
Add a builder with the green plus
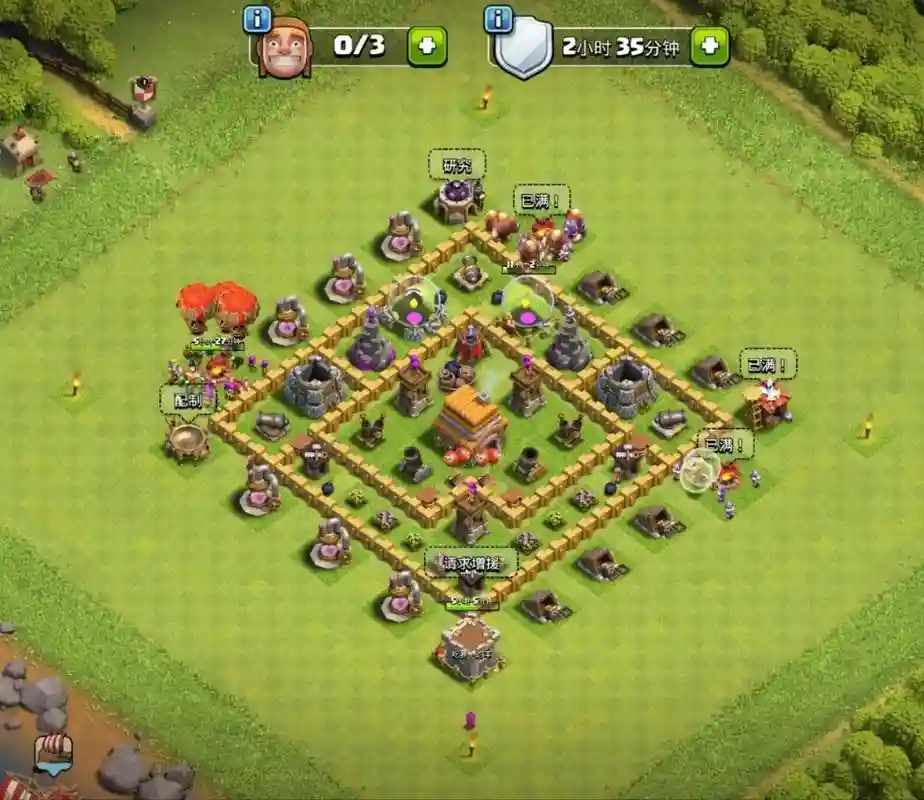[427, 47]
